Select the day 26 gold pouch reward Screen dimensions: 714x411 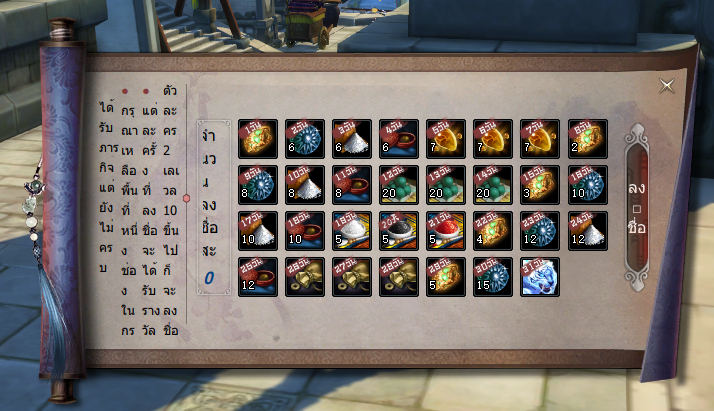tap(304, 277)
